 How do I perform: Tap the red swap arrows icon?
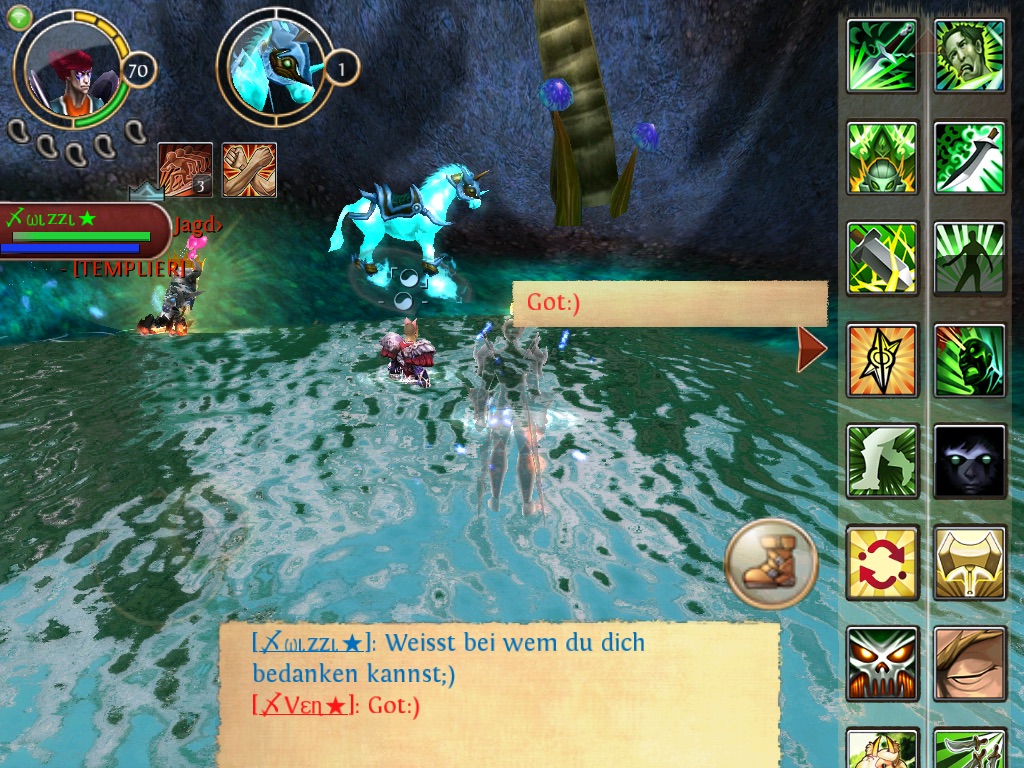tap(882, 562)
